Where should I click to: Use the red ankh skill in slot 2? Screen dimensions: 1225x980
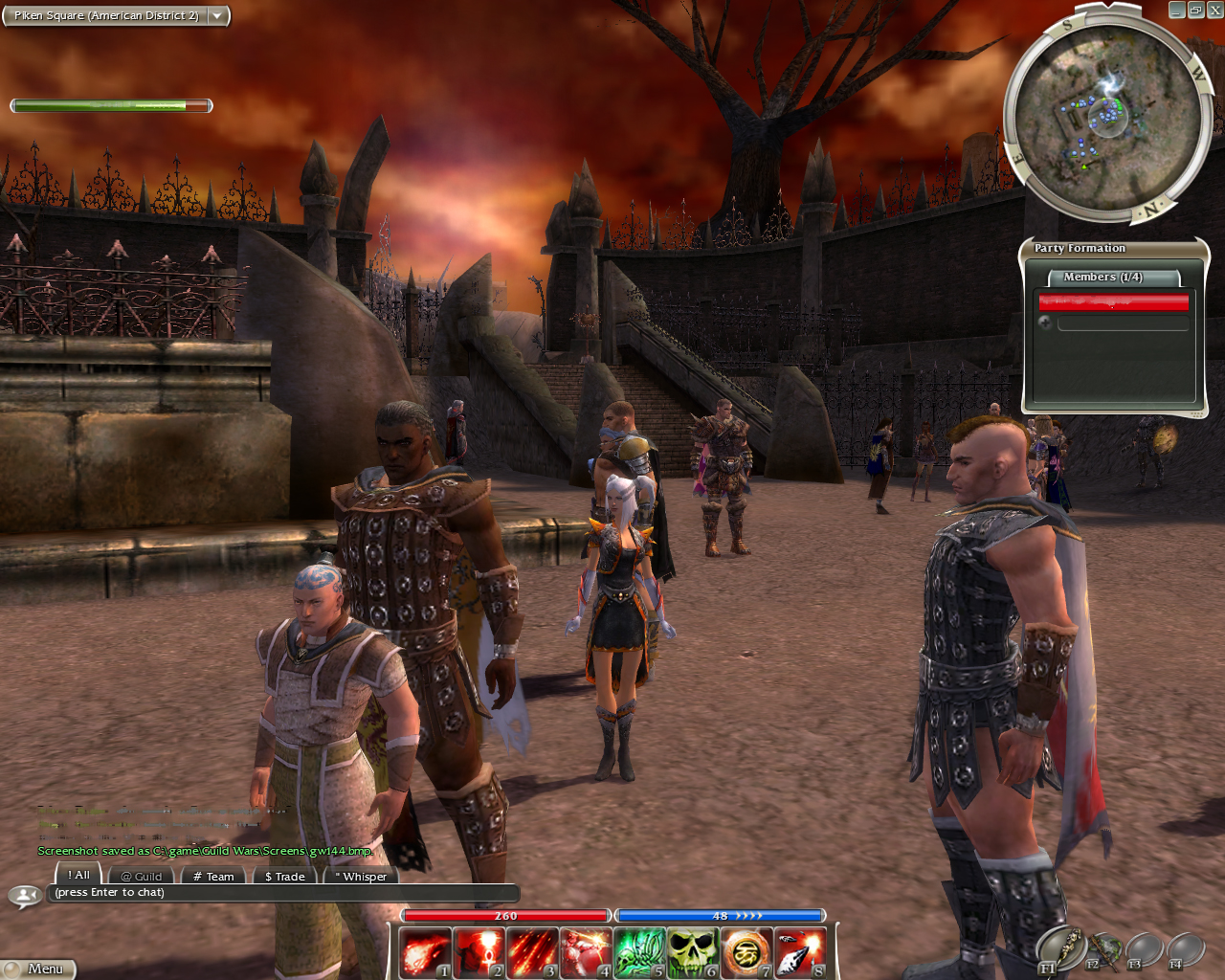pos(479,952)
